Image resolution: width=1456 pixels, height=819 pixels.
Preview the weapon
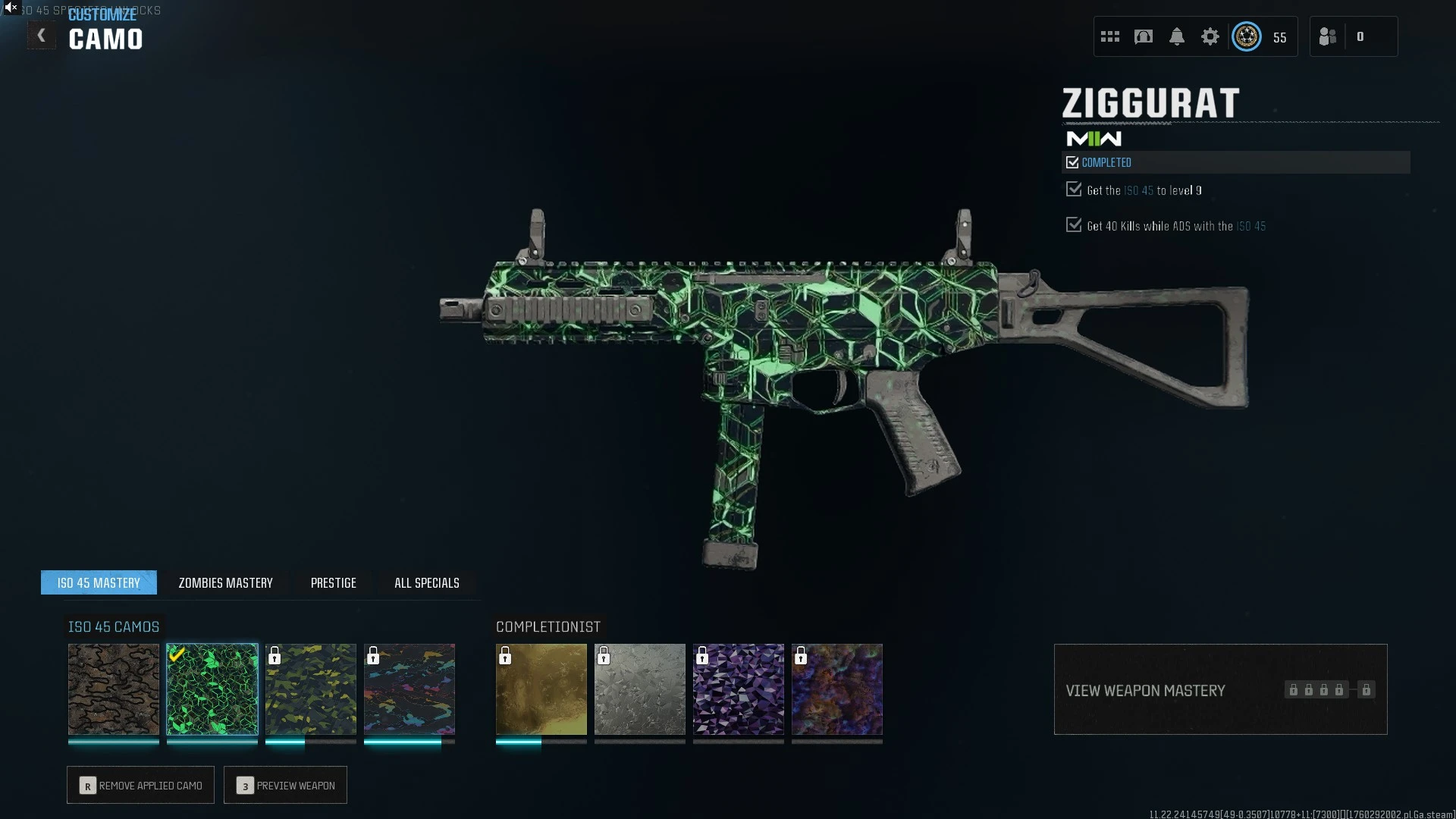coord(285,785)
